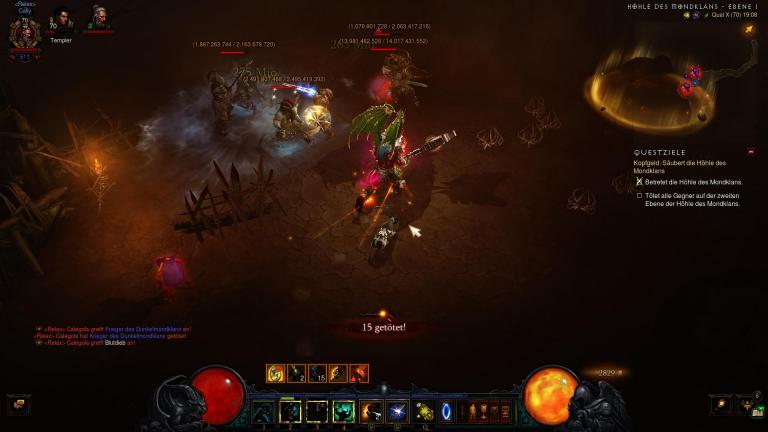This screenshot has height=432, width=768.
Task: Use the left mouse button skill icon
Action: pyautogui.click(x=371, y=410)
